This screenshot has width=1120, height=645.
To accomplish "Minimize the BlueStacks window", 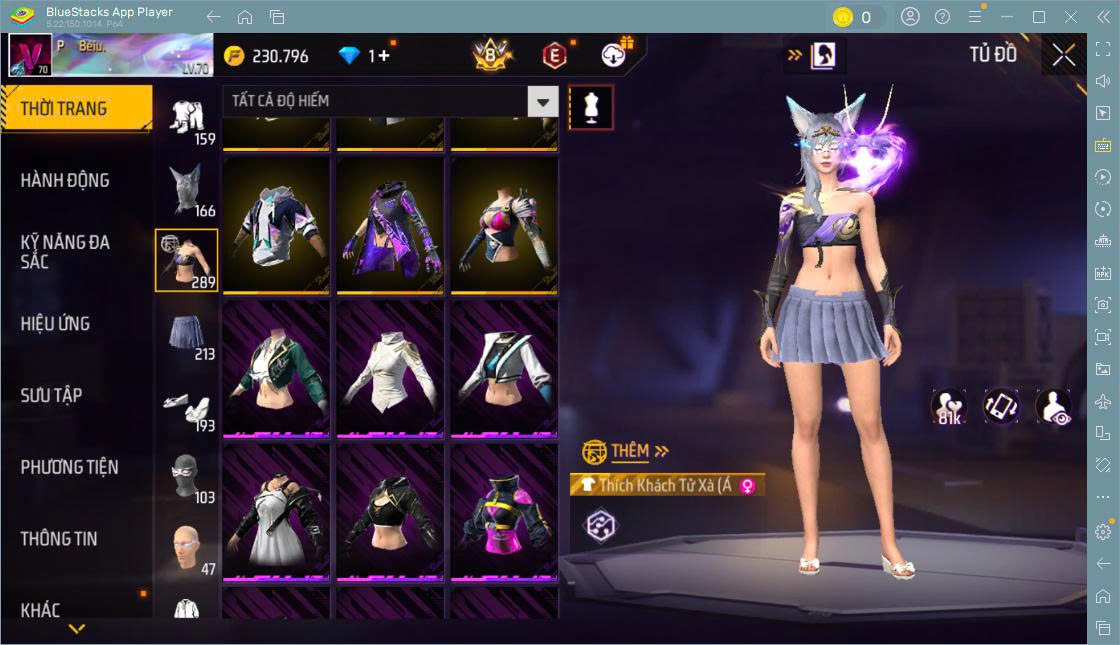I will tap(1010, 17).
